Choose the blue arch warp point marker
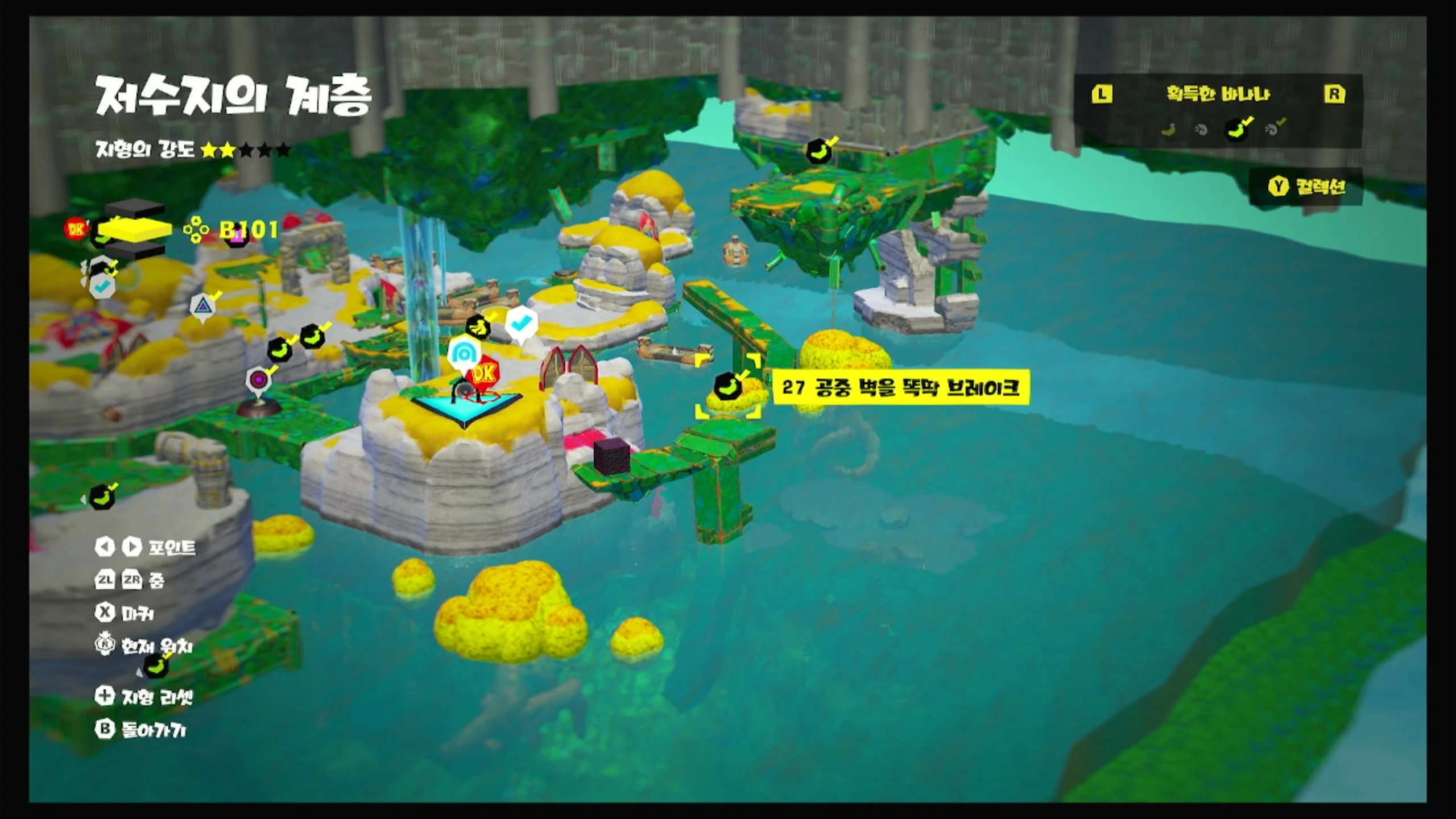Image resolution: width=1456 pixels, height=819 pixels. [464, 354]
